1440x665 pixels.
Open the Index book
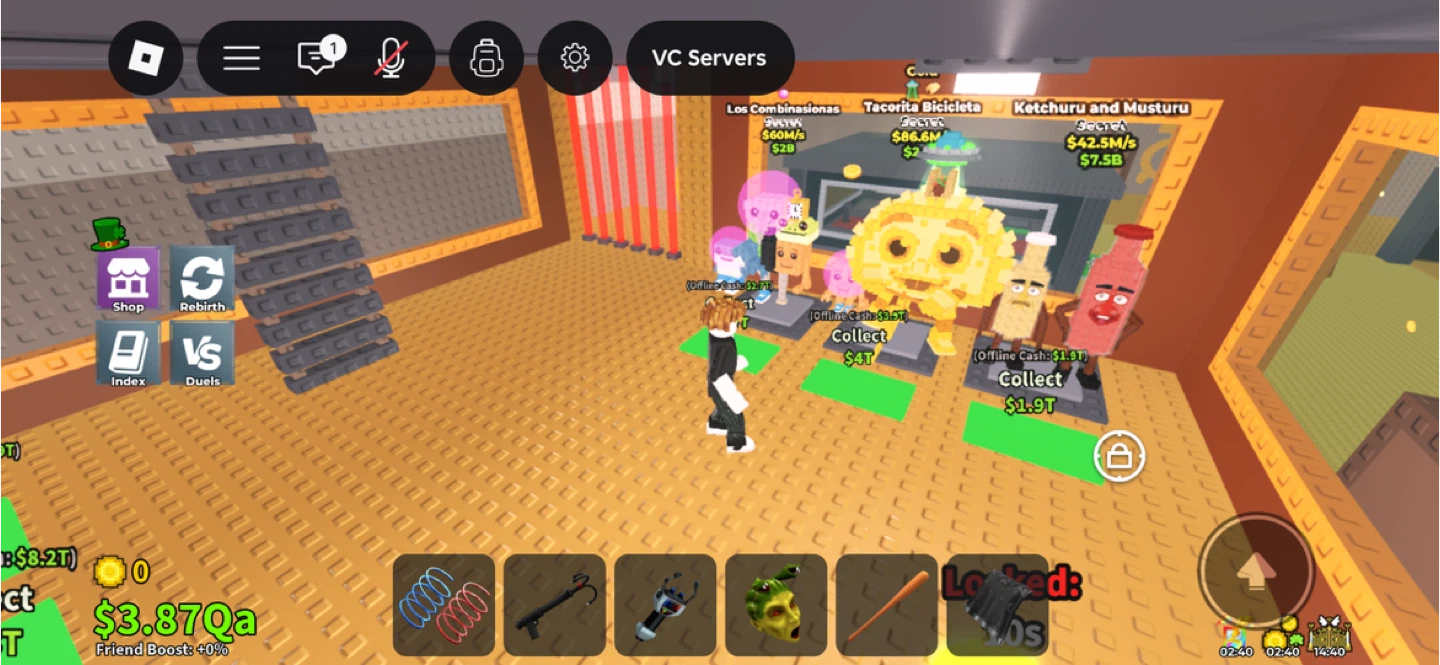128,353
